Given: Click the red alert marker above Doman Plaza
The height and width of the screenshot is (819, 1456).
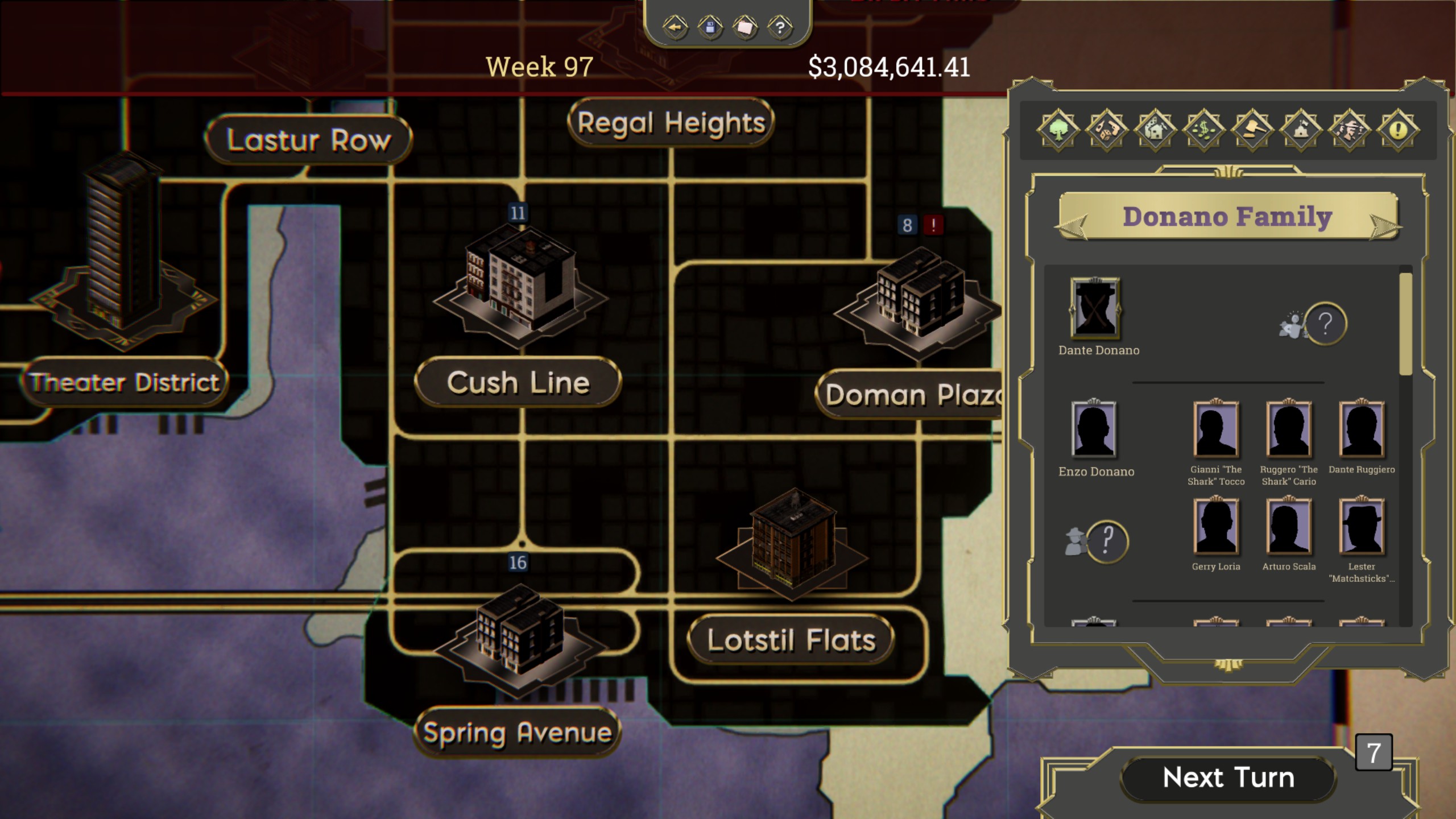Looking at the screenshot, I should tap(933, 225).
